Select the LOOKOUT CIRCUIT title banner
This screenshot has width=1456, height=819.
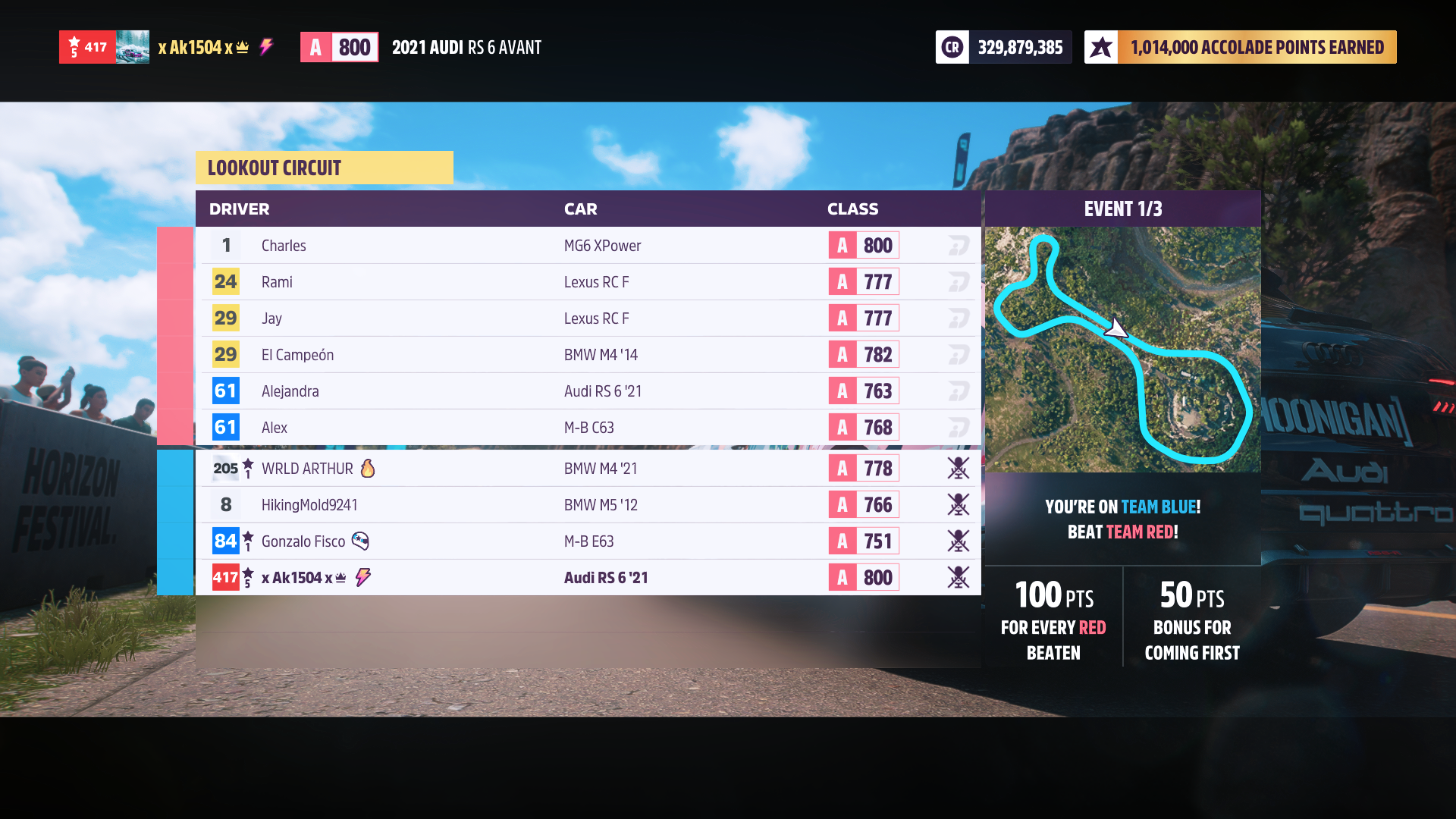[x=325, y=168]
